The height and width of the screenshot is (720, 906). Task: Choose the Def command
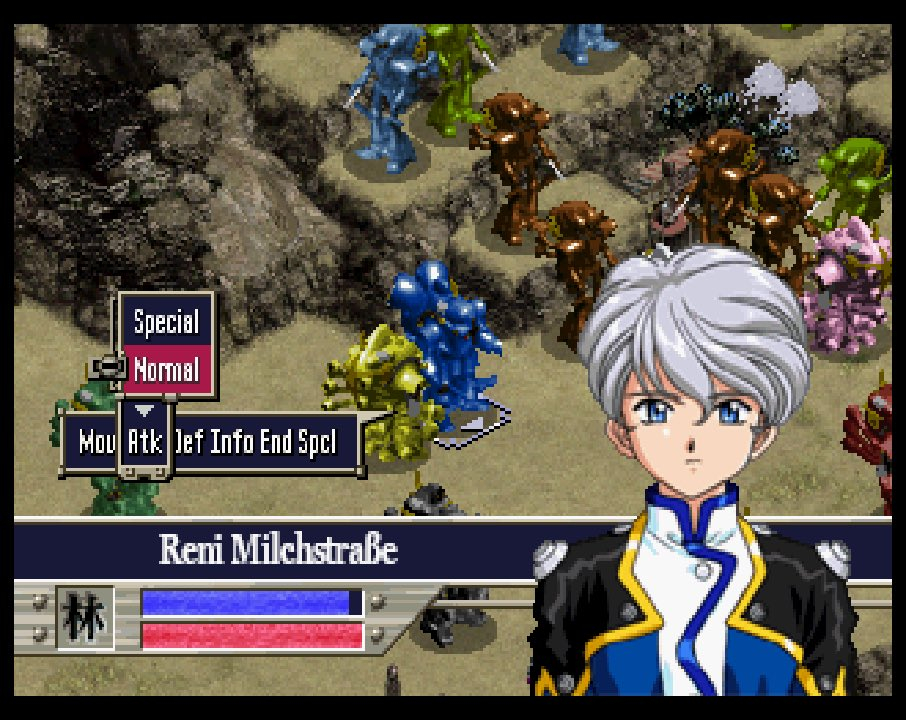tap(189, 441)
